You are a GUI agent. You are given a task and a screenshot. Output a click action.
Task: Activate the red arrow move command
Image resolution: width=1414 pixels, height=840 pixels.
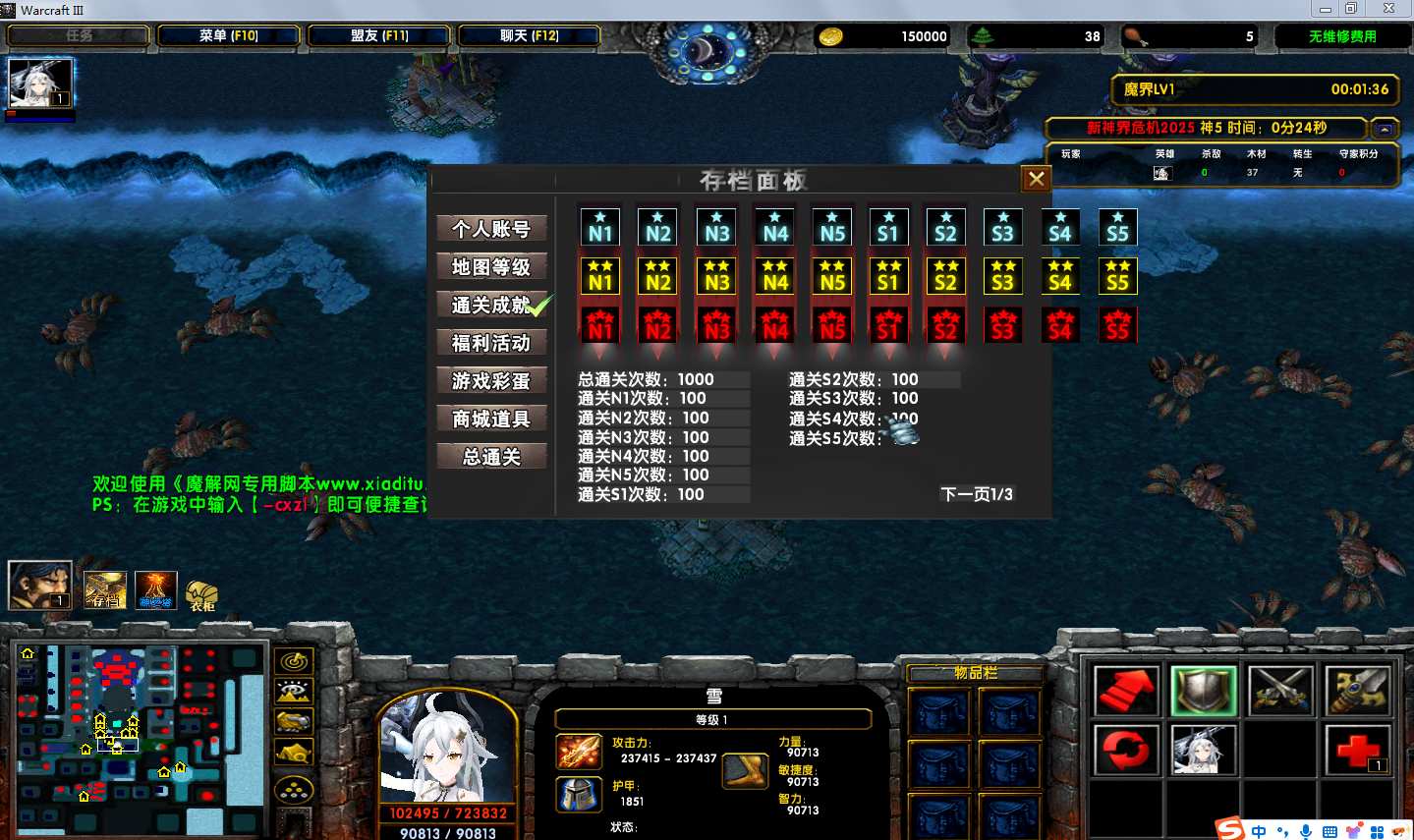[x=1126, y=690]
